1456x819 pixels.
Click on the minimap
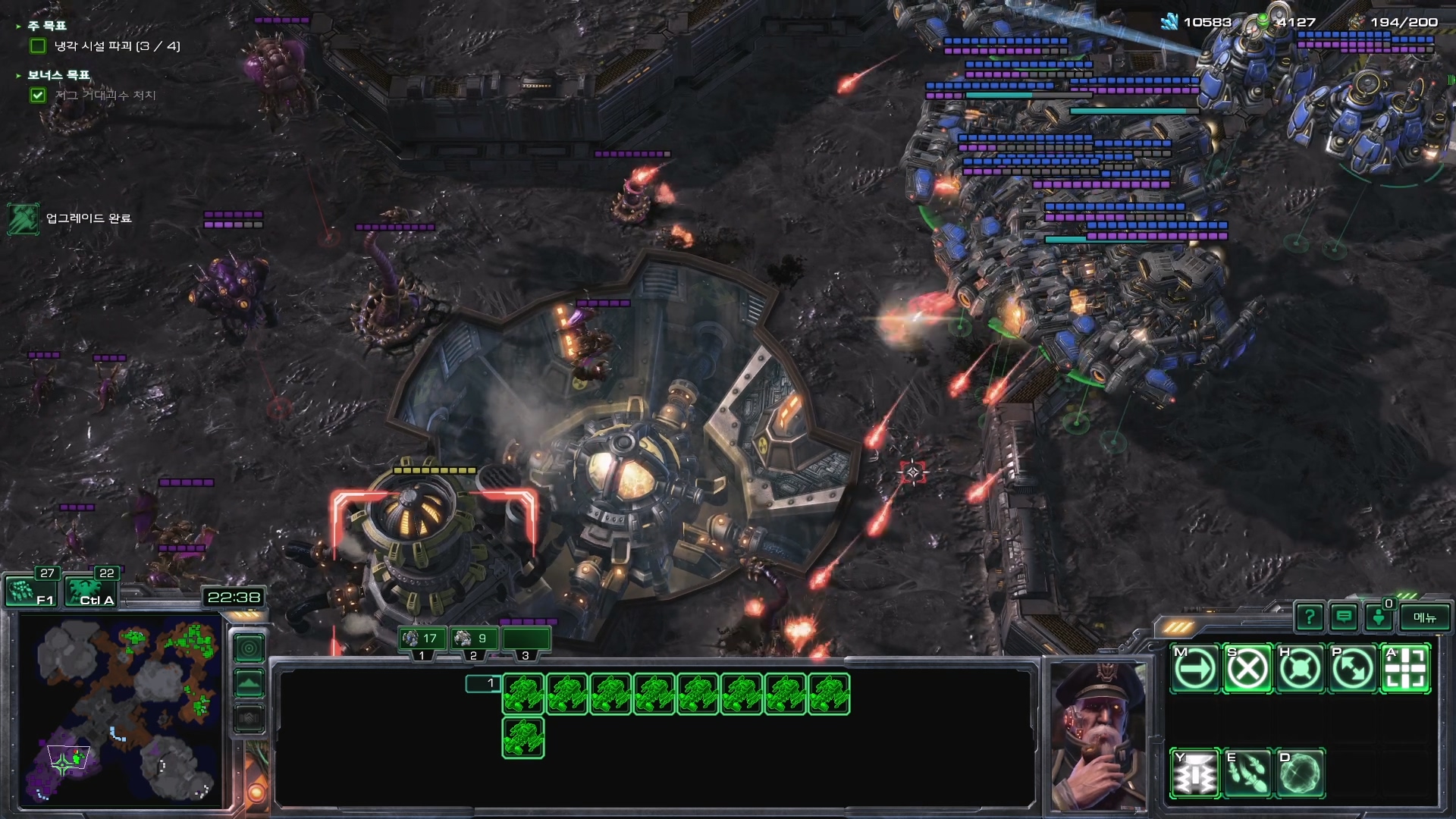[121, 709]
